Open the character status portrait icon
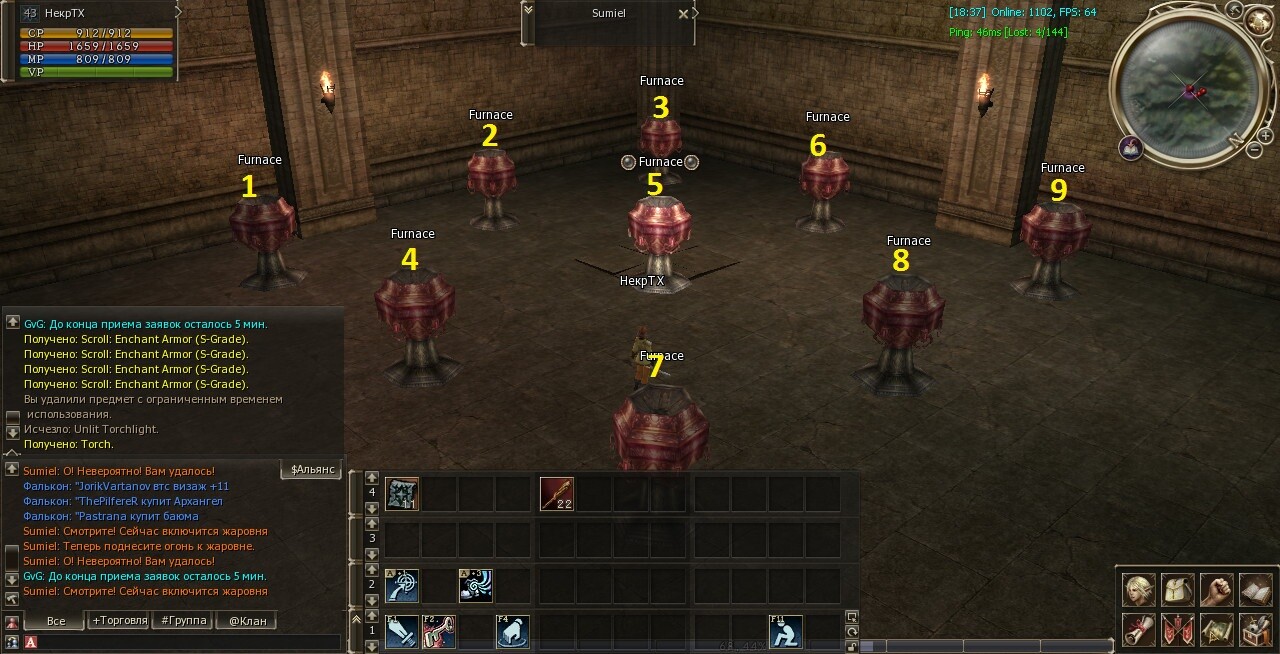The height and width of the screenshot is (654, 1280). click(1138, 590)
